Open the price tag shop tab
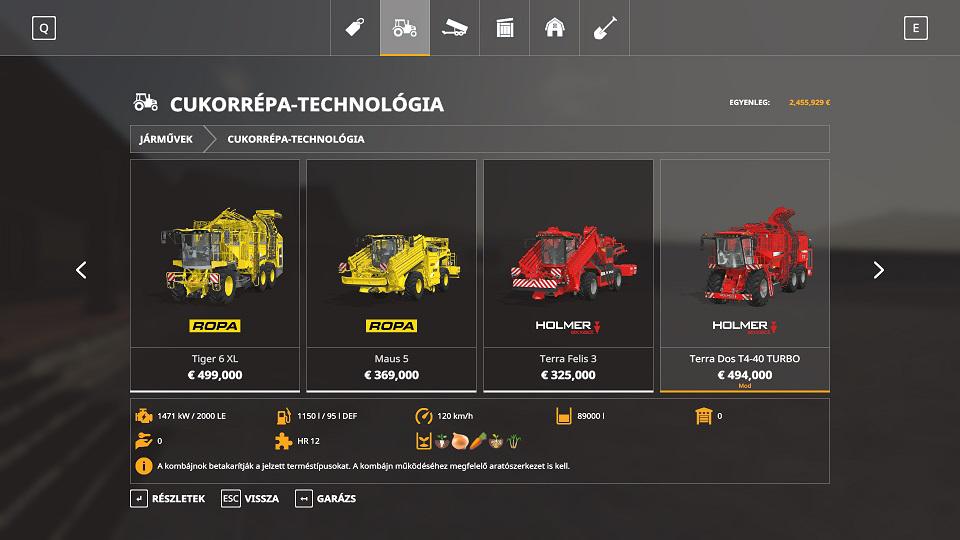960x540 pixels. pyautogui.click(x=355, y=28)
